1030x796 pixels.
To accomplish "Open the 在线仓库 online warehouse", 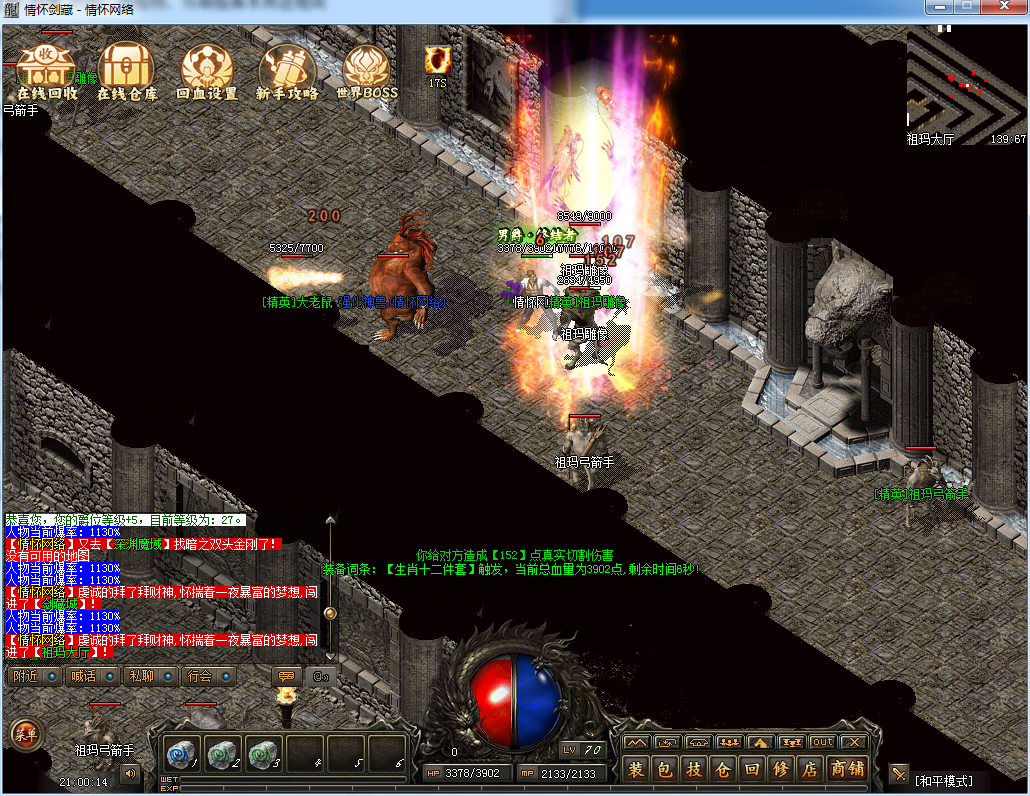I will 127,71.
